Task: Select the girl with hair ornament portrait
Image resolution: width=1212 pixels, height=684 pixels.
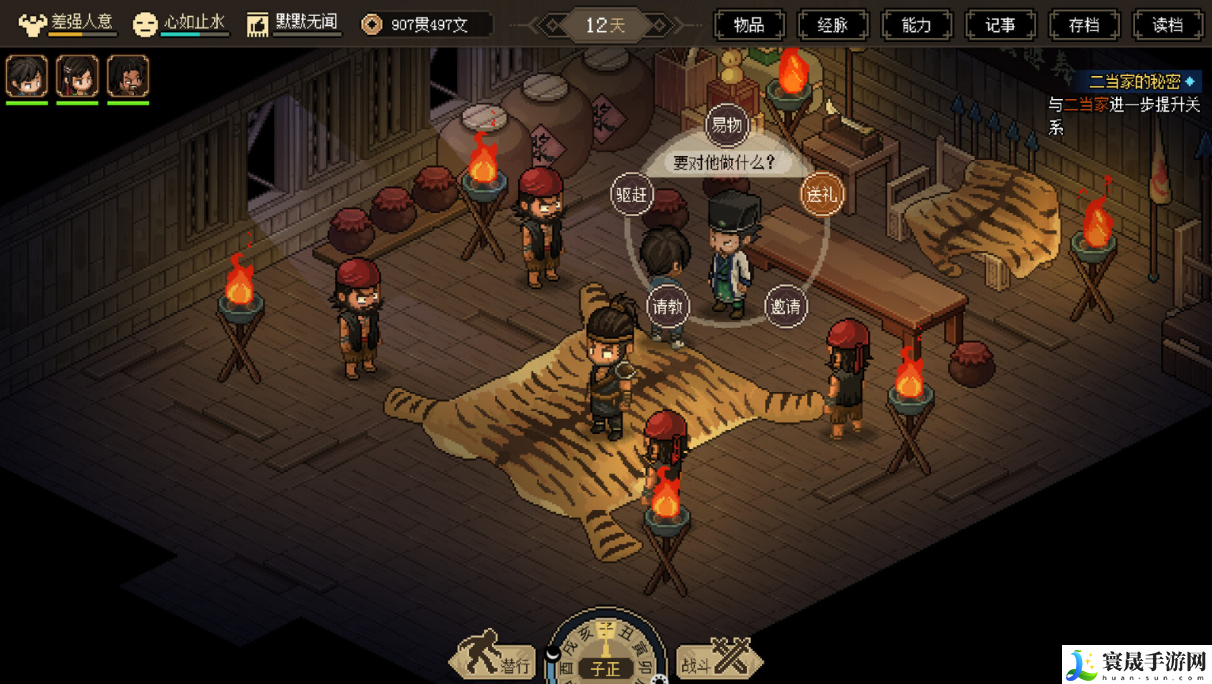Action: 77,76
